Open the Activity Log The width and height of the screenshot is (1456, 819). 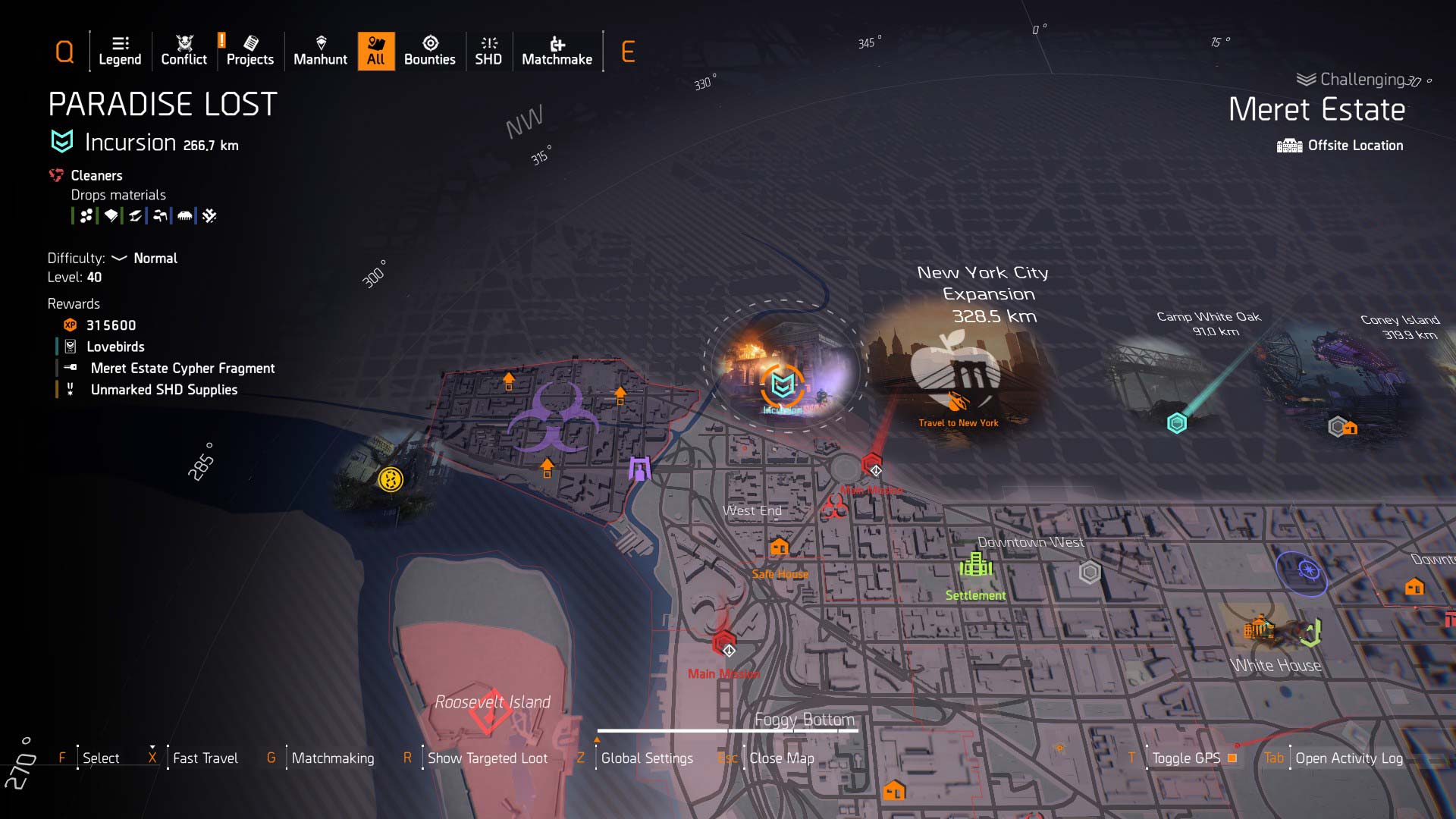coord(1348,758)
